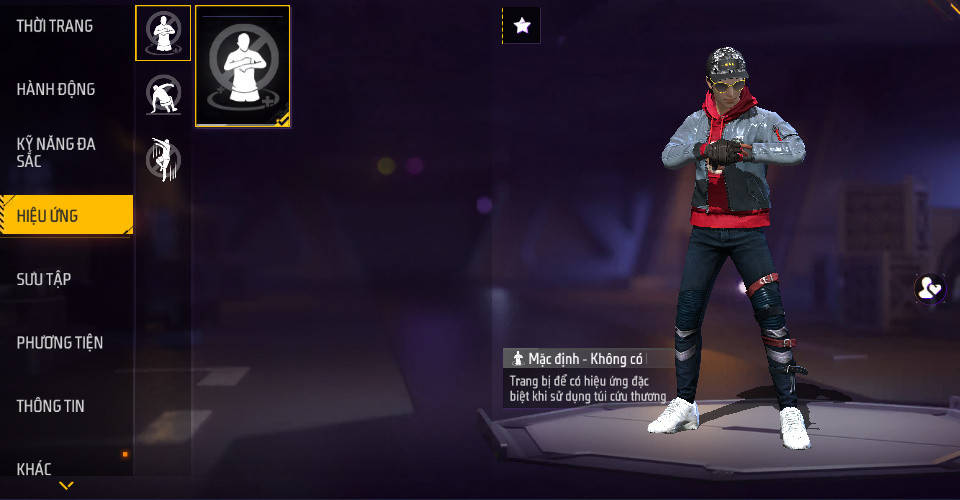The width and height of the screenshot is (960, 500).
Task: Show the THÔNG TIN section
Action: [50, 406]
